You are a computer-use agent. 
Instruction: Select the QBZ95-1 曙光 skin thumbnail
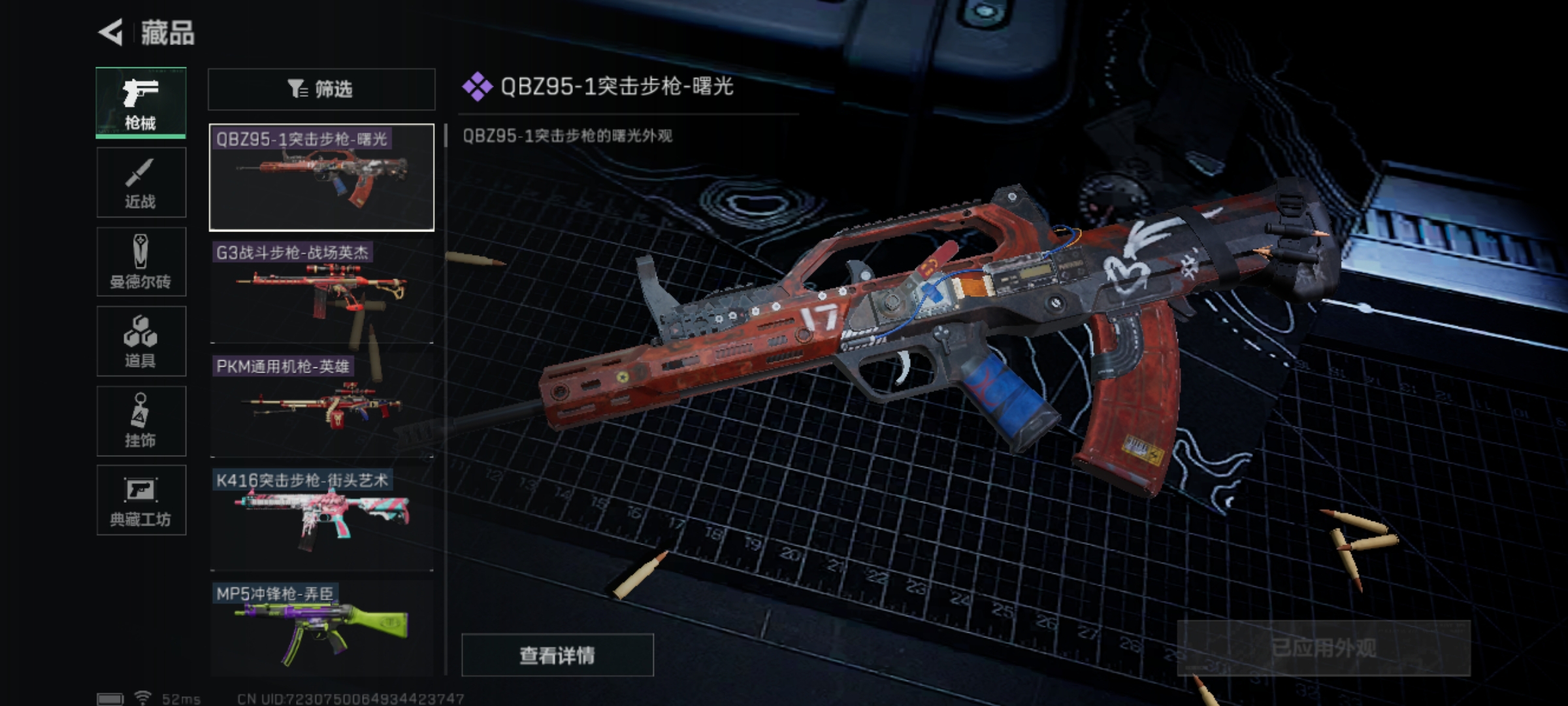(x=321, y=177)
